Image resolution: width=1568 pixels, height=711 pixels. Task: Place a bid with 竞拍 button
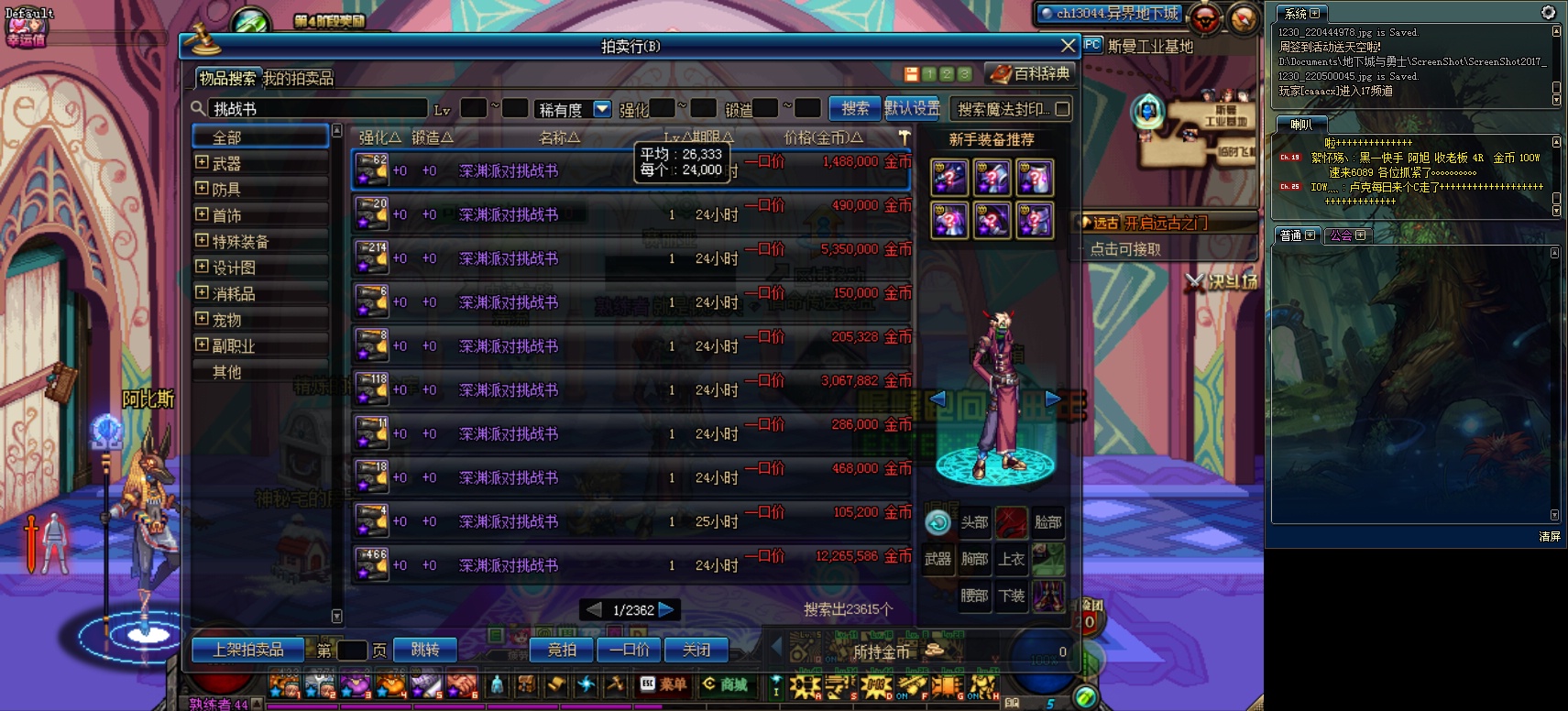point(562,650)
